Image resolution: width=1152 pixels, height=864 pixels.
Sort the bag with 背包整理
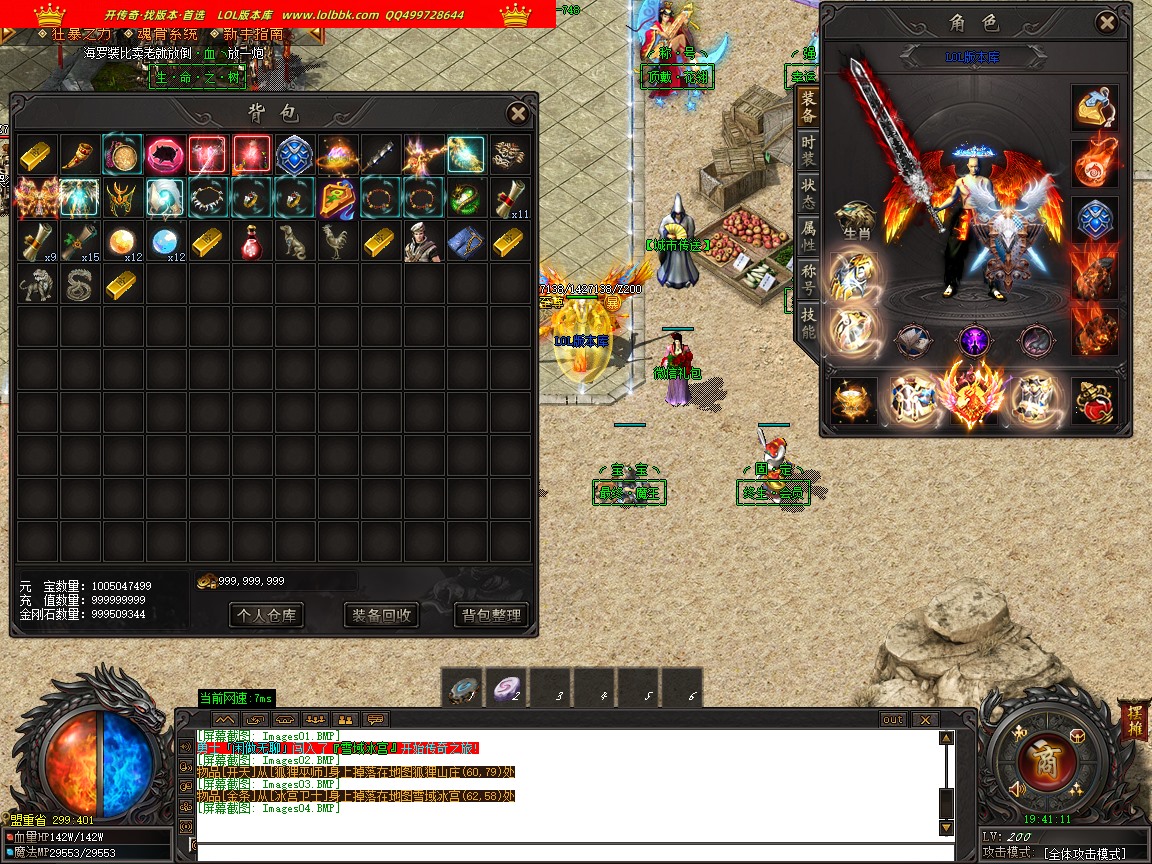(491, 615)
